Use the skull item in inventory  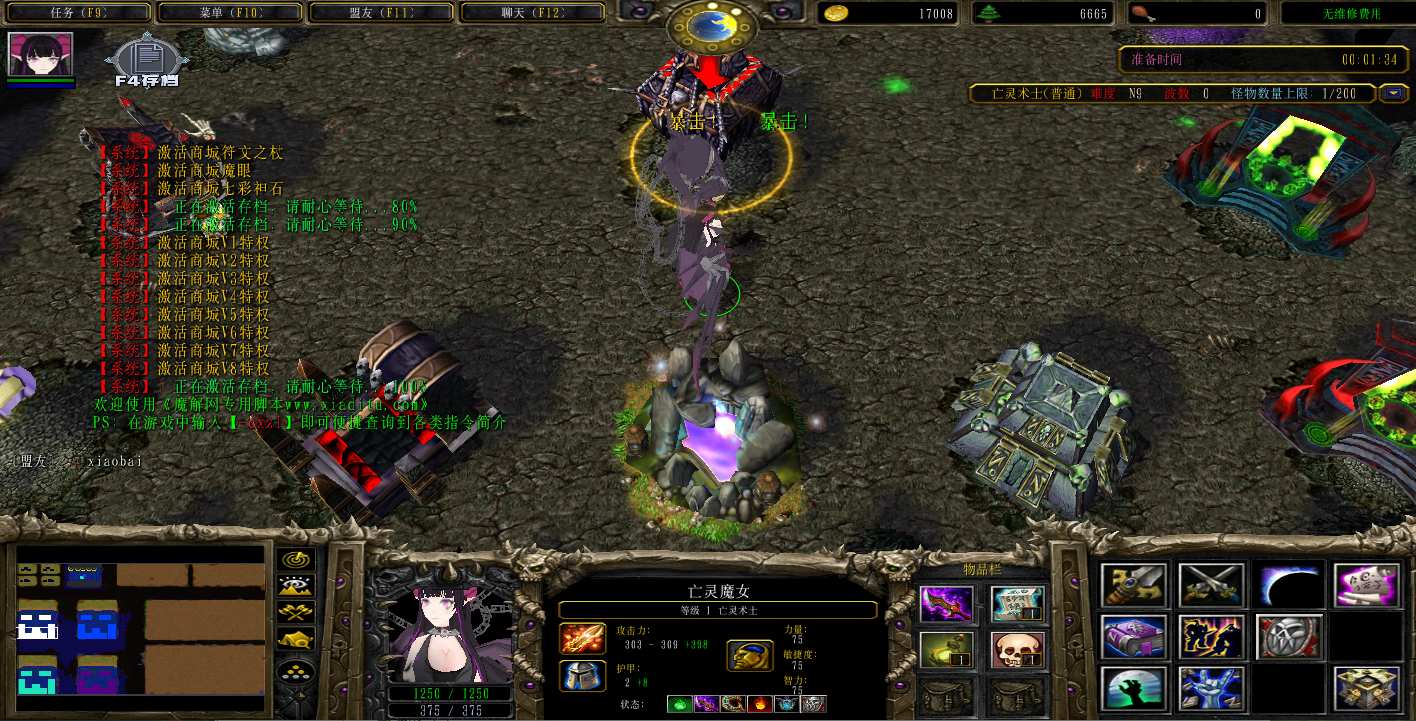[x=1017, y=650]
